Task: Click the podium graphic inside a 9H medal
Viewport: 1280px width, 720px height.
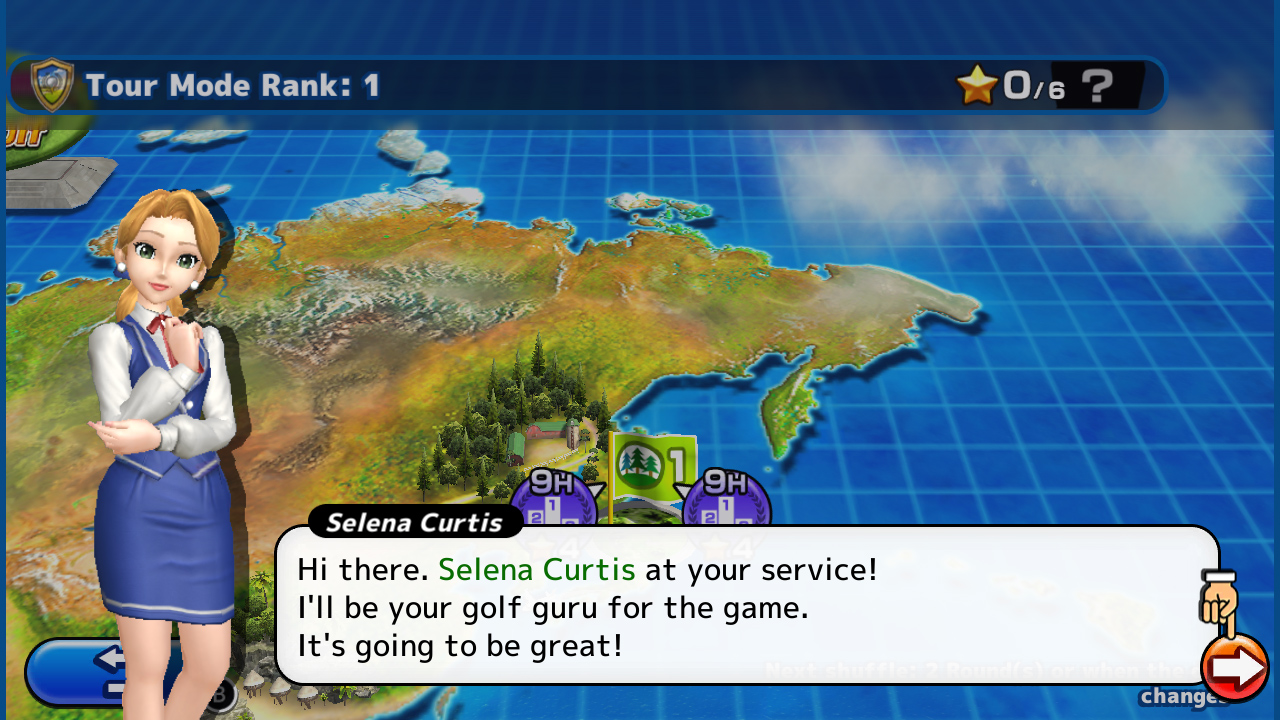Action: [x=552, y=512]
